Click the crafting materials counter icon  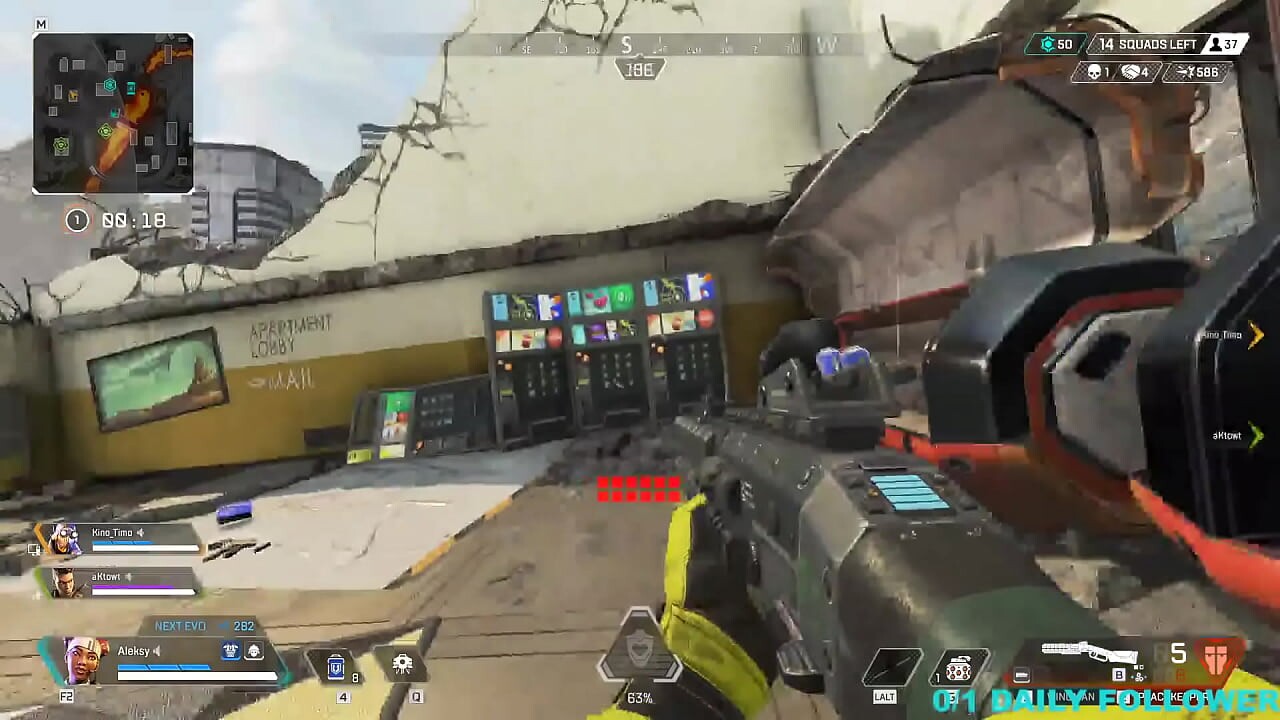1047,44
